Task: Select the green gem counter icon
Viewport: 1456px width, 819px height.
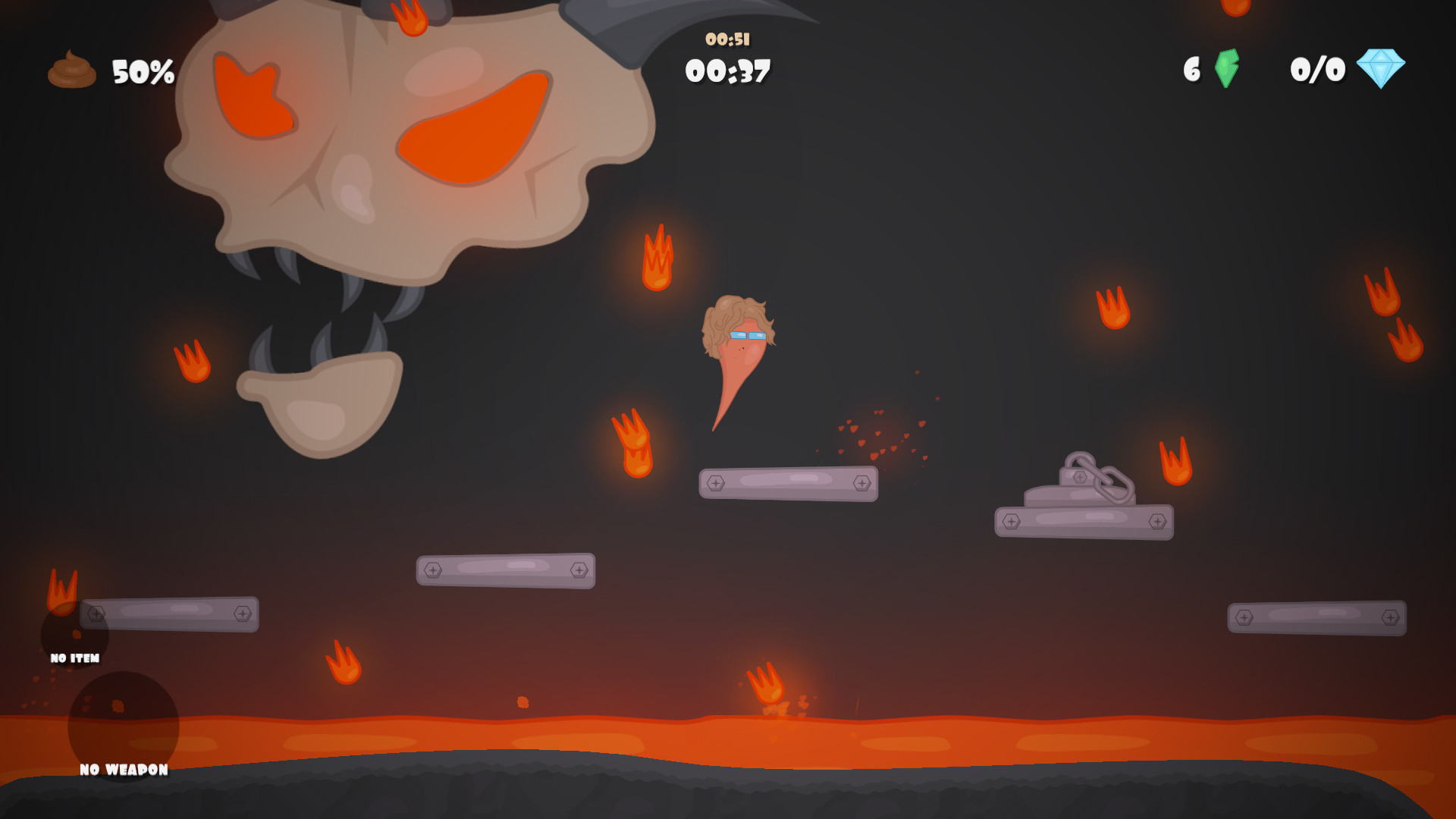Action: 1228,70
